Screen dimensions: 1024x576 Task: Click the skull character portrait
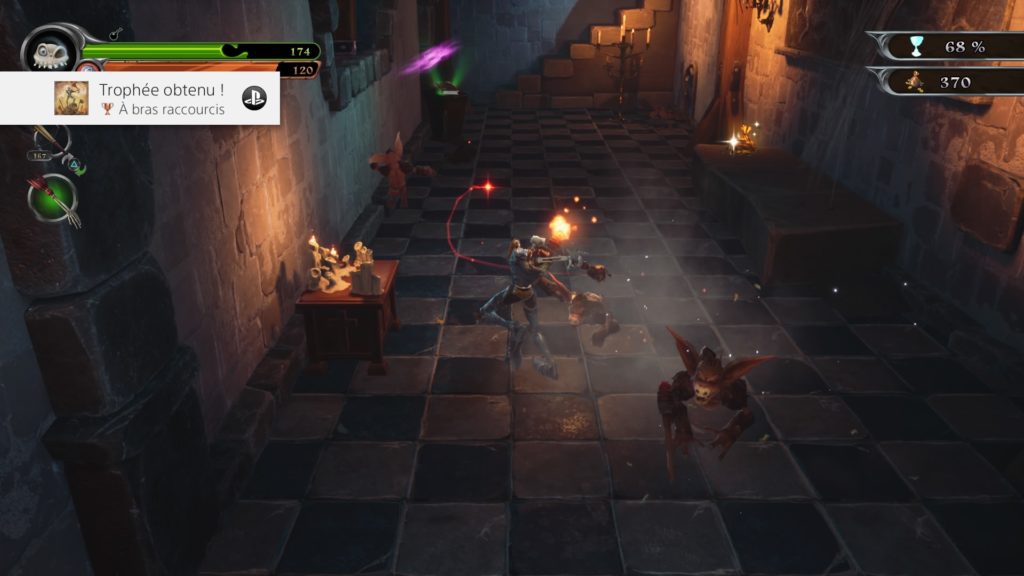click(50, 49)
